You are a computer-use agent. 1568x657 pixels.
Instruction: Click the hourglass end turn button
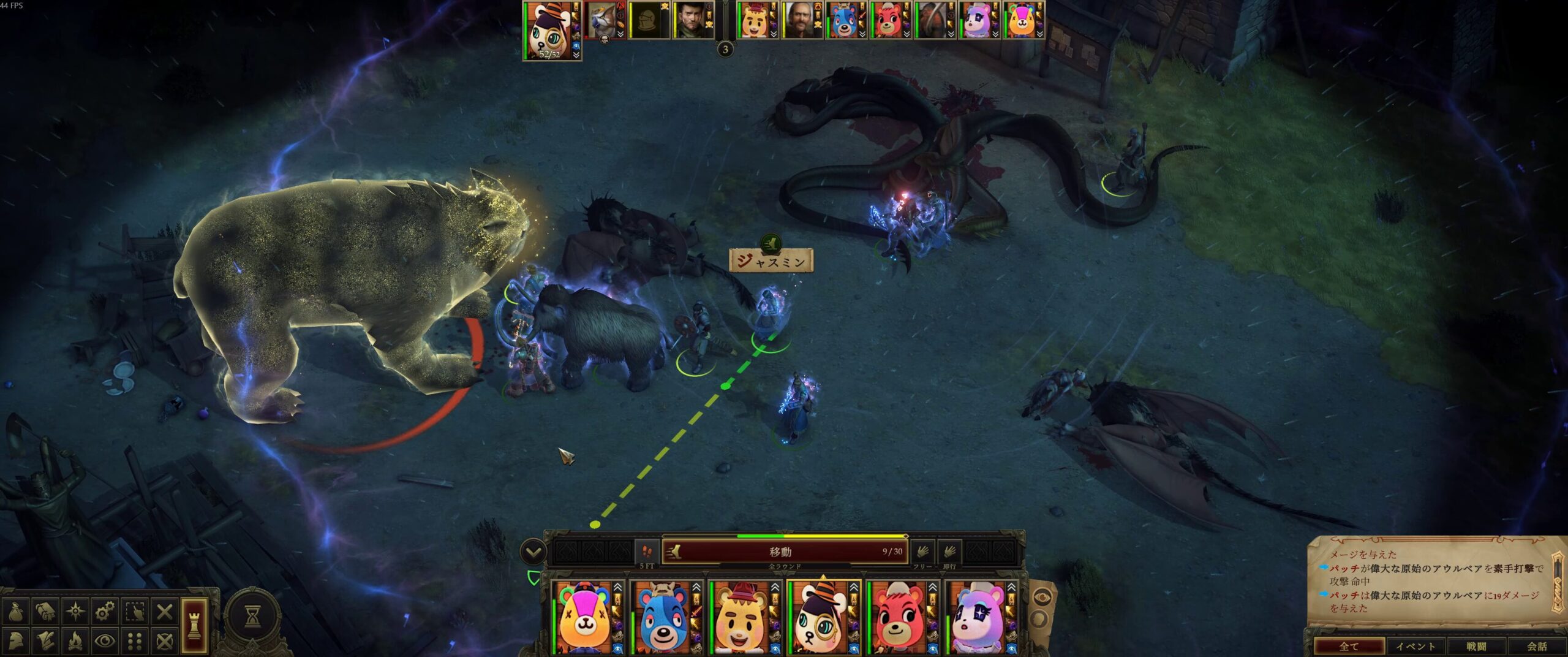coord(252,617)
